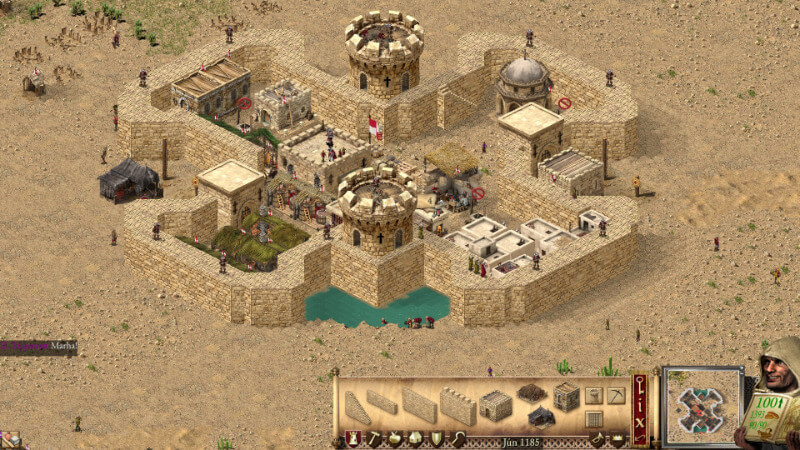Click the minimap of the castle
The height and width of the screenshot is (450, 800).
[702, 406]
